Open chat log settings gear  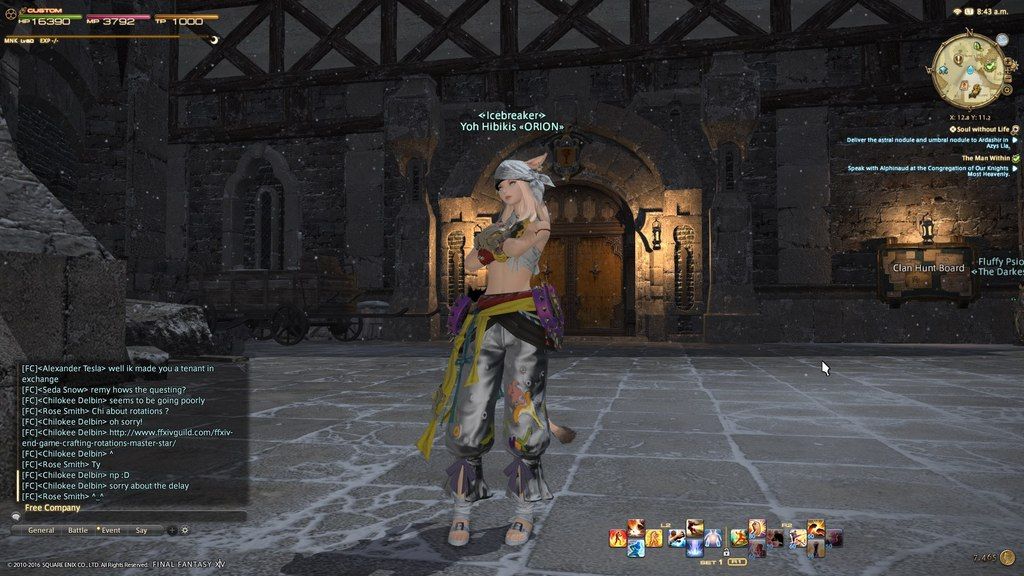pos(184,530)
